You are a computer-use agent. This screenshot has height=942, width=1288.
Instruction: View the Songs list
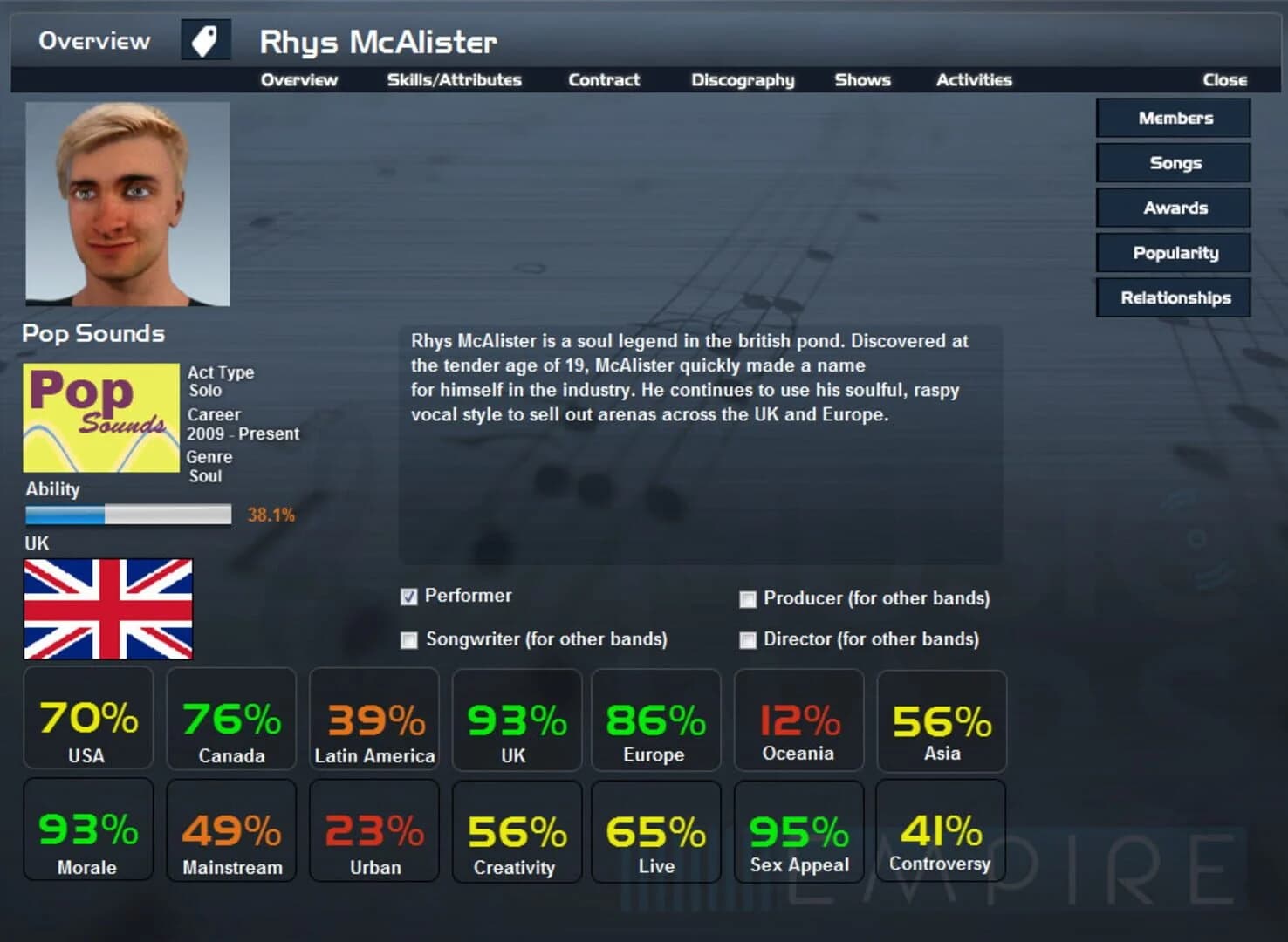[1173, 163]
